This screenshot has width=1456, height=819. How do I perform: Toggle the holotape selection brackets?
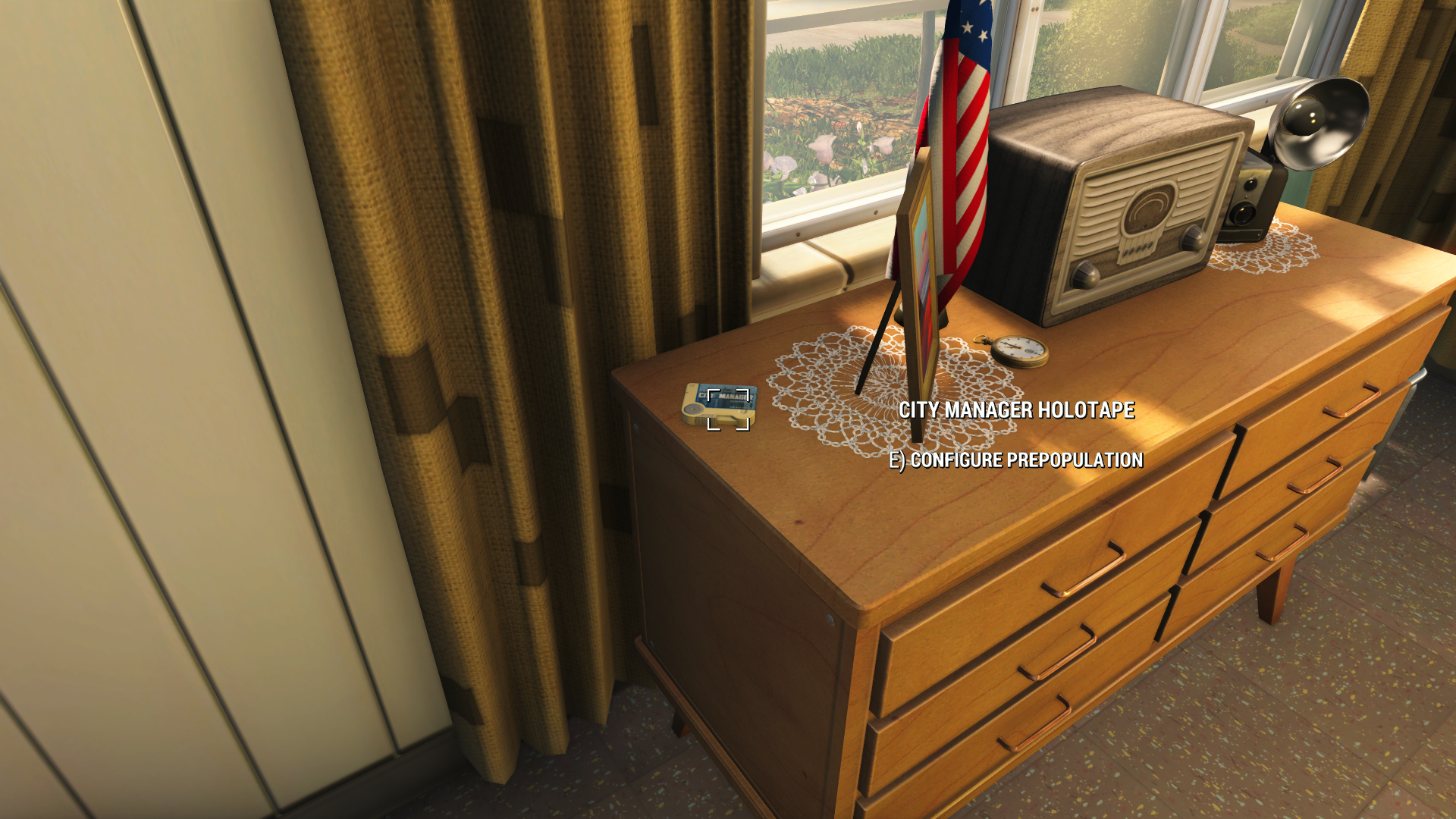730,411
